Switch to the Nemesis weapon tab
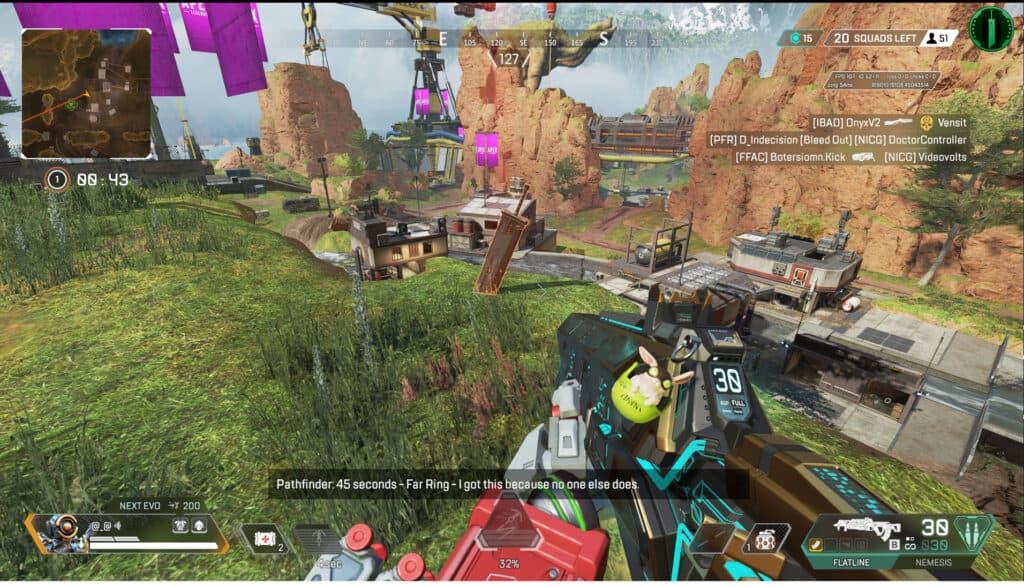1024x587 pixels. pos(934,562)
